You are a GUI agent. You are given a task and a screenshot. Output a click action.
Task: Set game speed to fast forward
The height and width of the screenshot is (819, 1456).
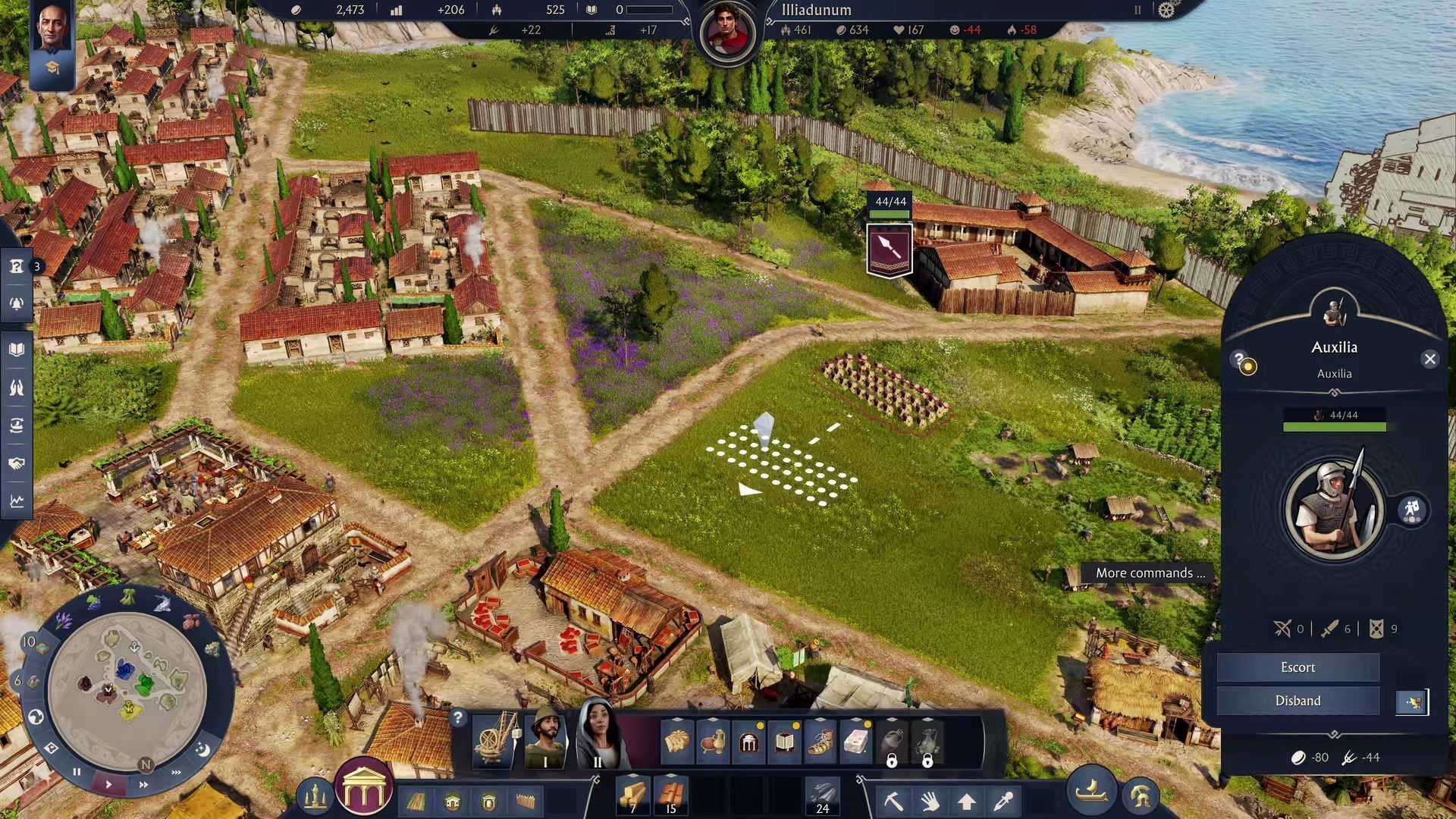(x=143, y=784)
